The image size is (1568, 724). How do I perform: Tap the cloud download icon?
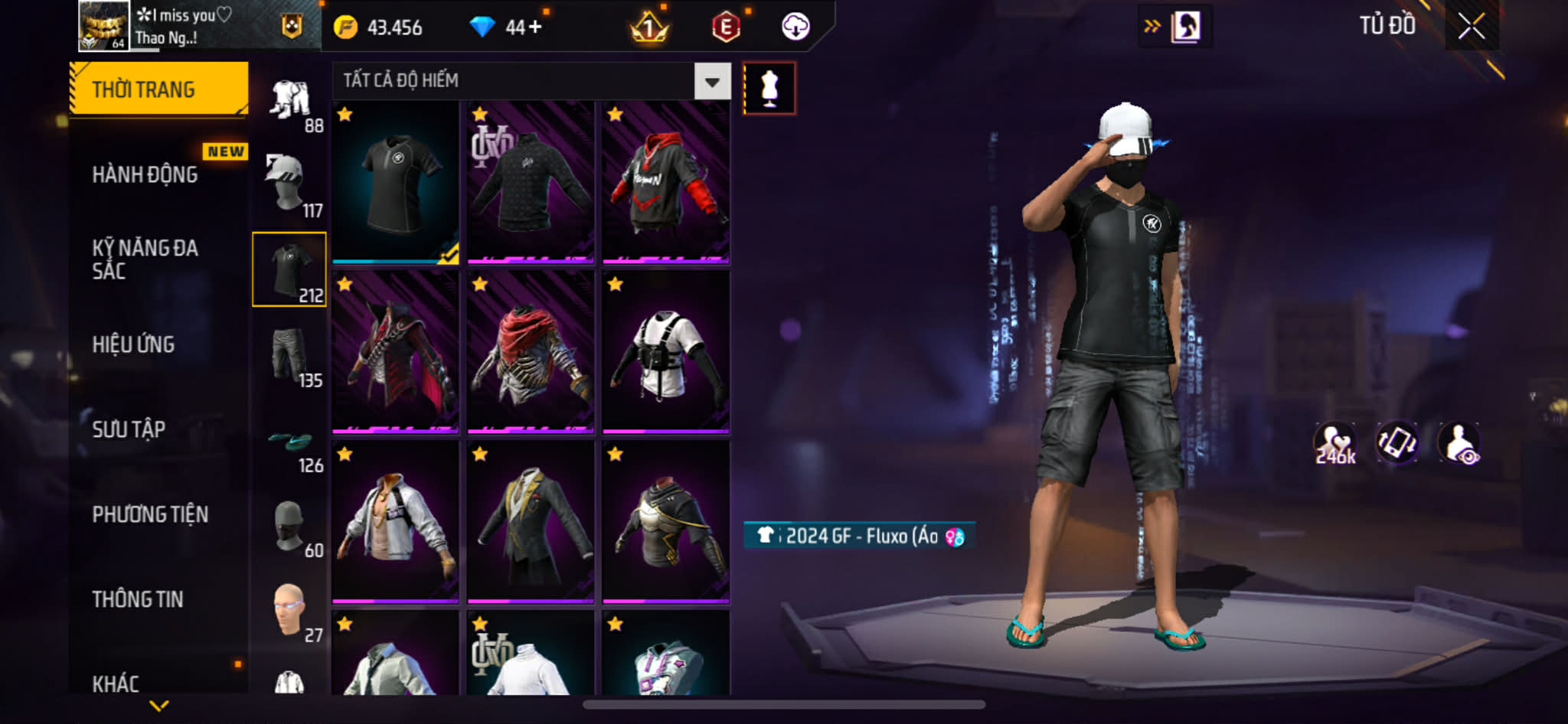[795, 27]
